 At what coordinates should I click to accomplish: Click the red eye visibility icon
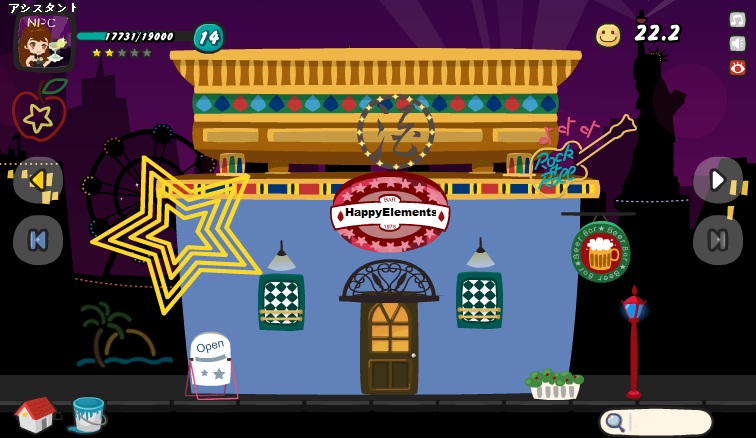point(737,67)
